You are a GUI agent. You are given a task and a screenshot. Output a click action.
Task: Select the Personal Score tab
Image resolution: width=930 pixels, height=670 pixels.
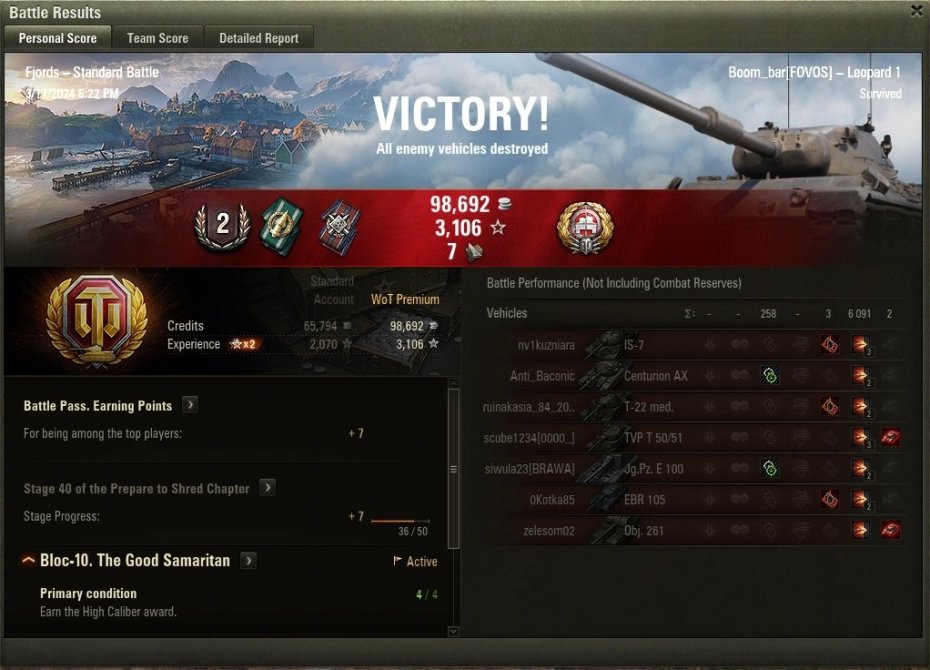58,38
